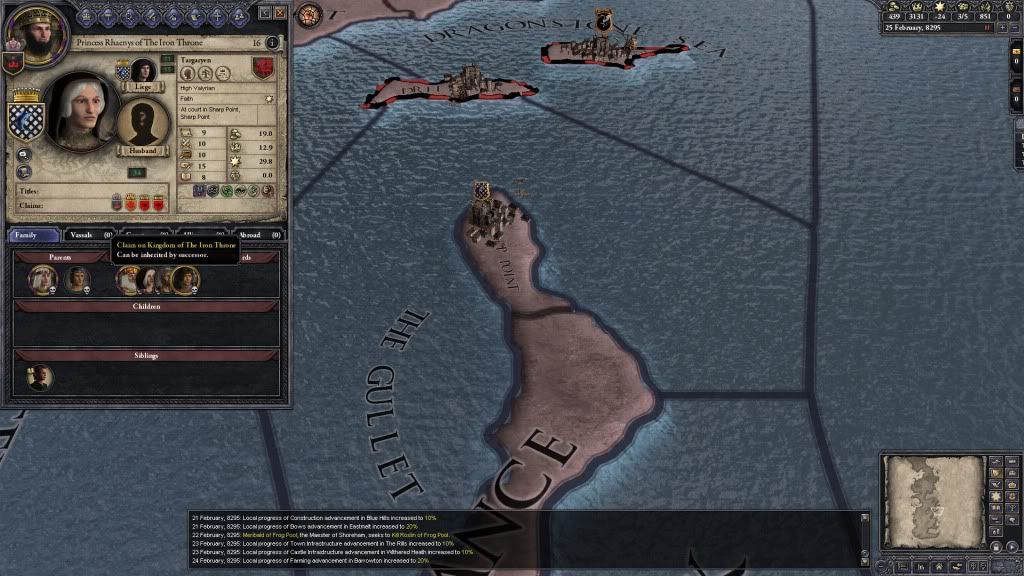Open the compass button at top of map
The width and height of the screenshot is (1024, 576).
tap(309, 15)
